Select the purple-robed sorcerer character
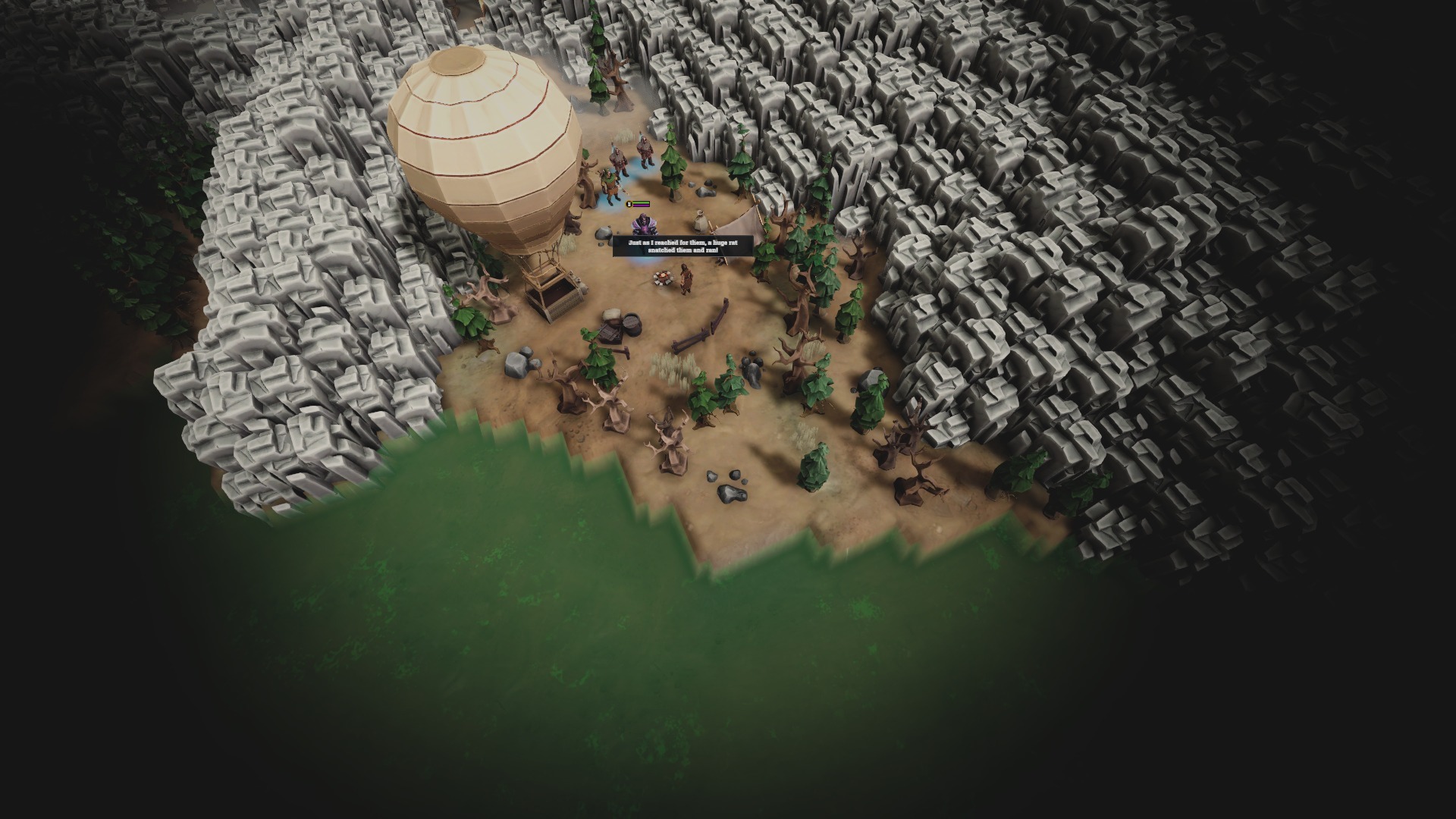 pyautogui.click(x=644, y=225)
